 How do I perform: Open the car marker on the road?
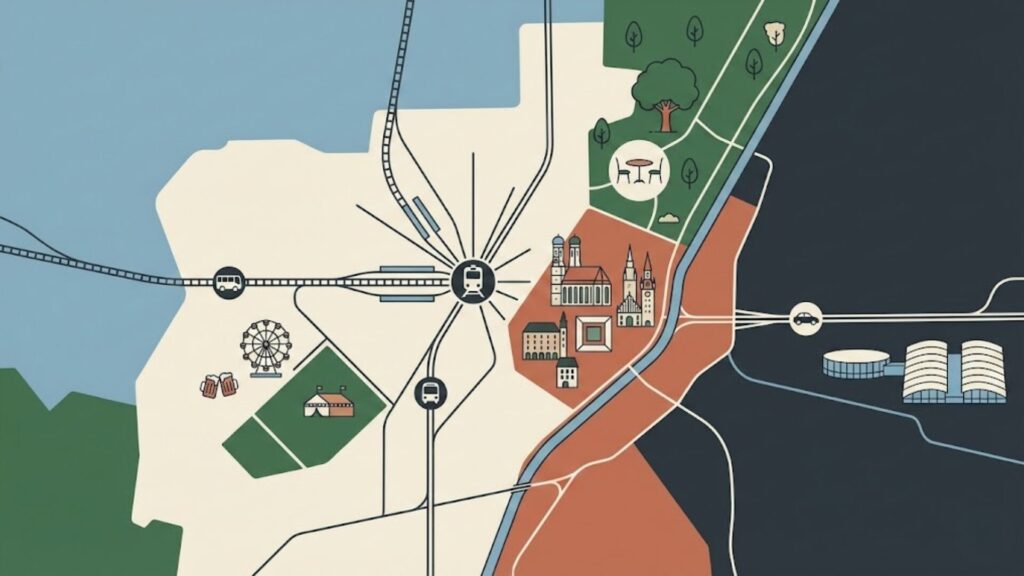tap(805, 319)
